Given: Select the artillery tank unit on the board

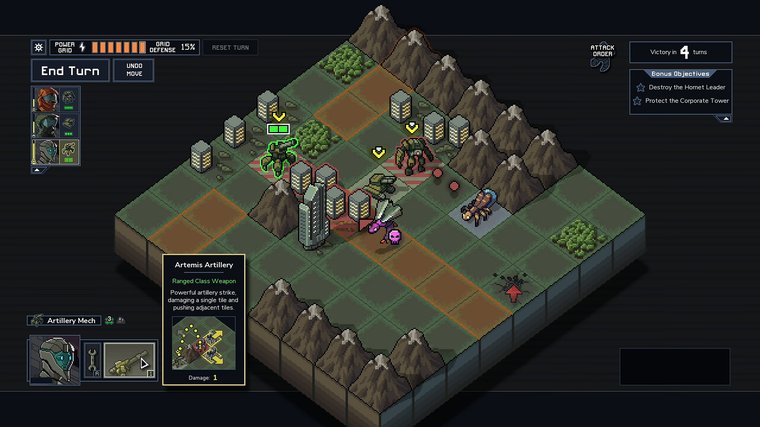Looking at the screenshot, I should [x=378, y=184].
